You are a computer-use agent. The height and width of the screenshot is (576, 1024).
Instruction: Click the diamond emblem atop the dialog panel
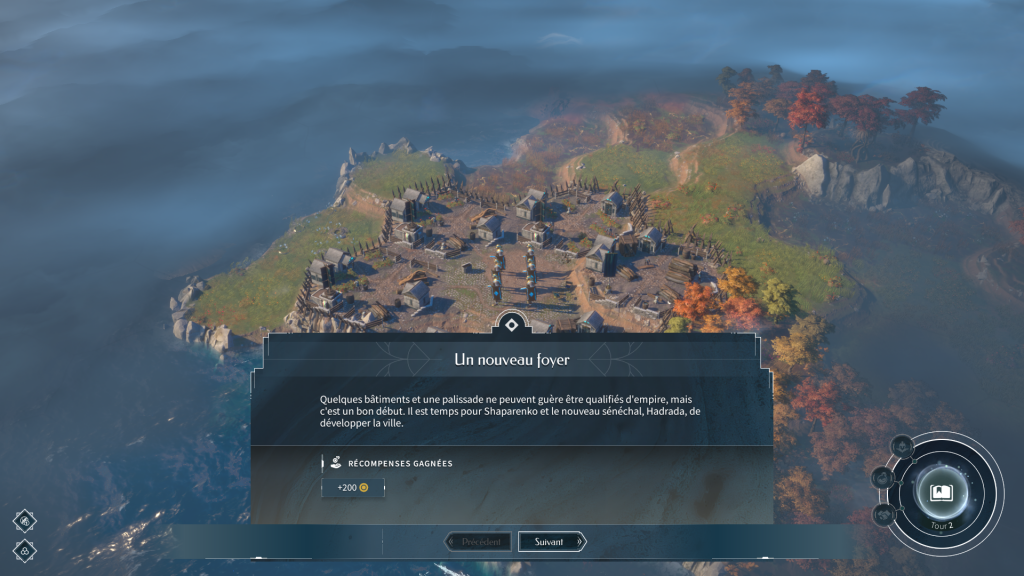click(511, 325)
